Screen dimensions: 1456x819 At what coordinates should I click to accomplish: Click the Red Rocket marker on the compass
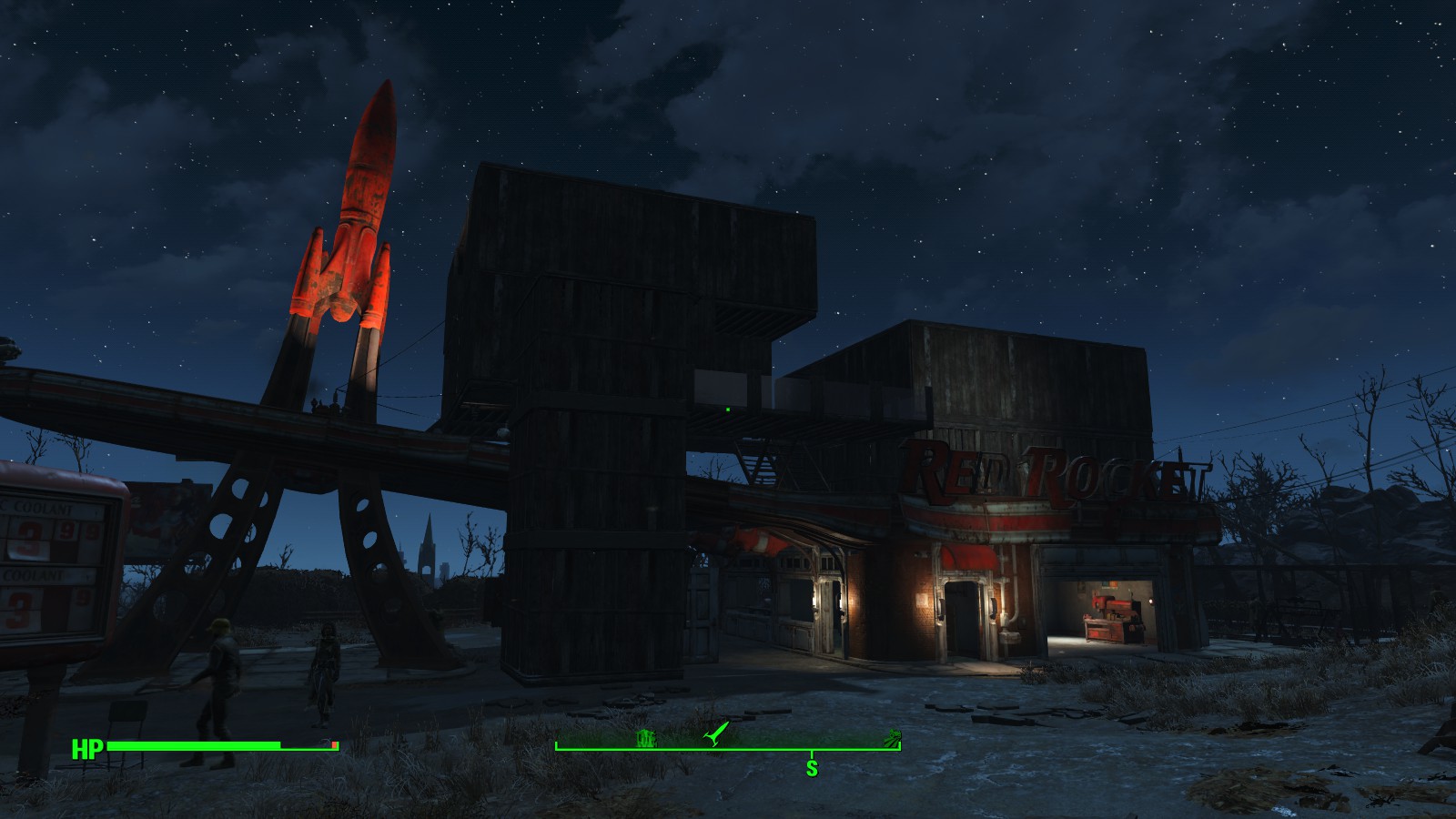tap(718, 733)
